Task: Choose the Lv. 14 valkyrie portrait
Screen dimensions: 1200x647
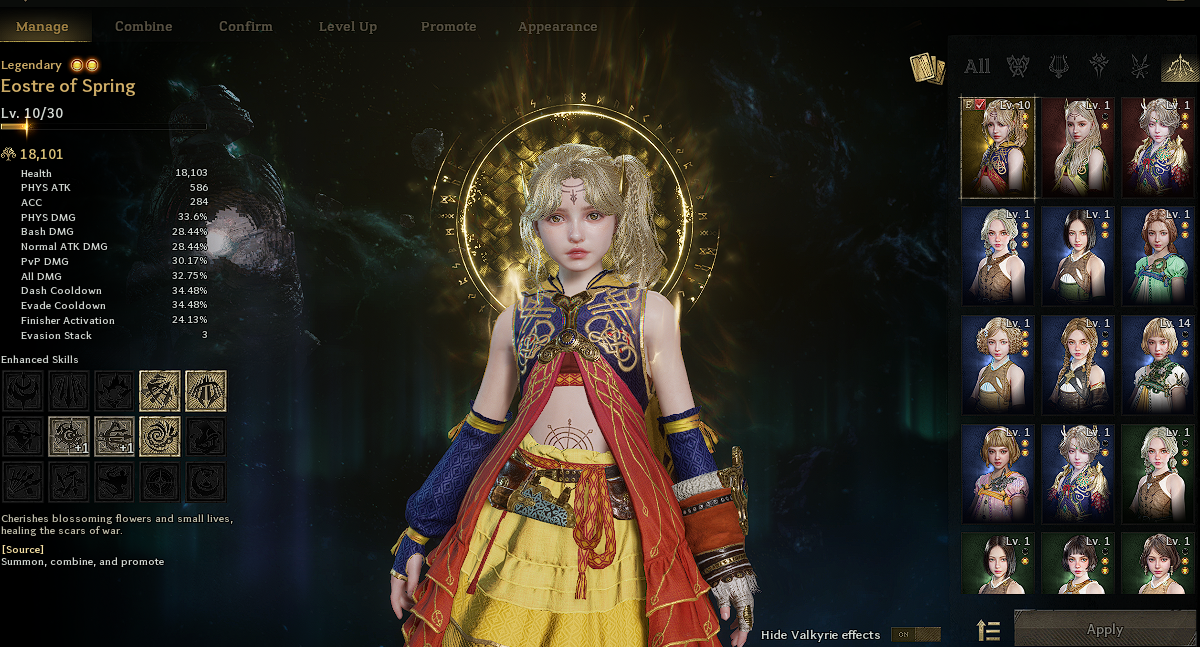Action: click(1157, 364)
